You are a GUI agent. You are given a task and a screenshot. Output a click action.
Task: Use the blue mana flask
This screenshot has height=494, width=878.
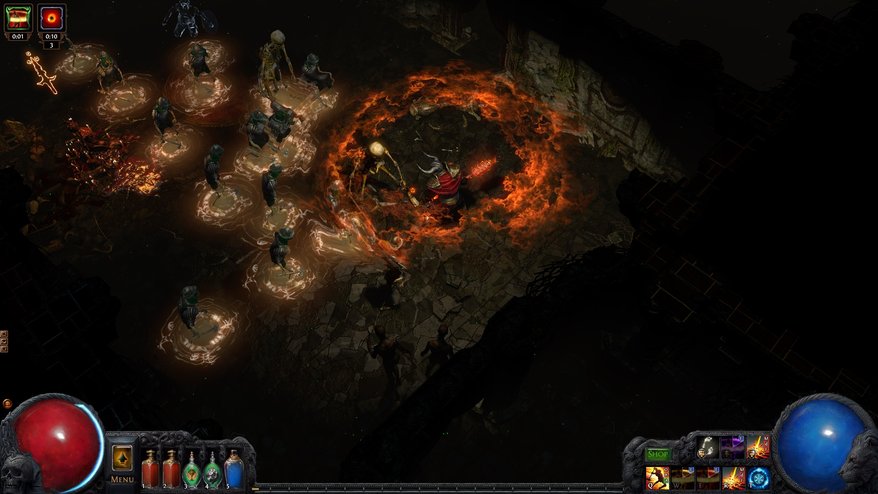tap(234, 468)
